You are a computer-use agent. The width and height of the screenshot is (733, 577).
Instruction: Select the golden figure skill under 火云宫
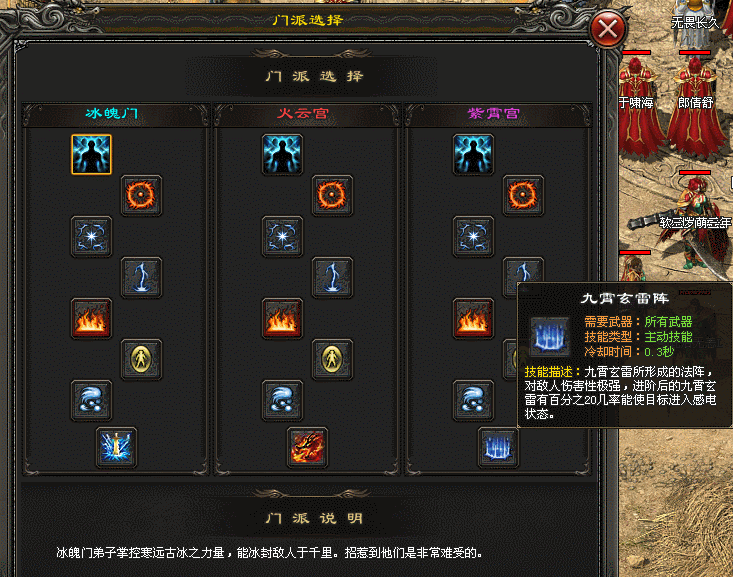click(332, 360)
